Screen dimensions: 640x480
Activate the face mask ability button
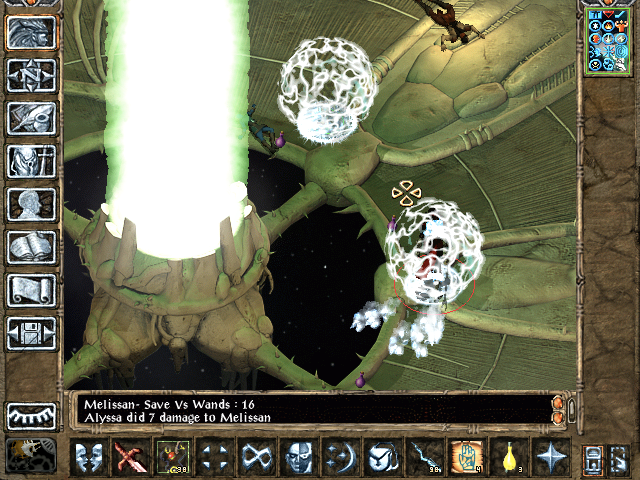298,457
